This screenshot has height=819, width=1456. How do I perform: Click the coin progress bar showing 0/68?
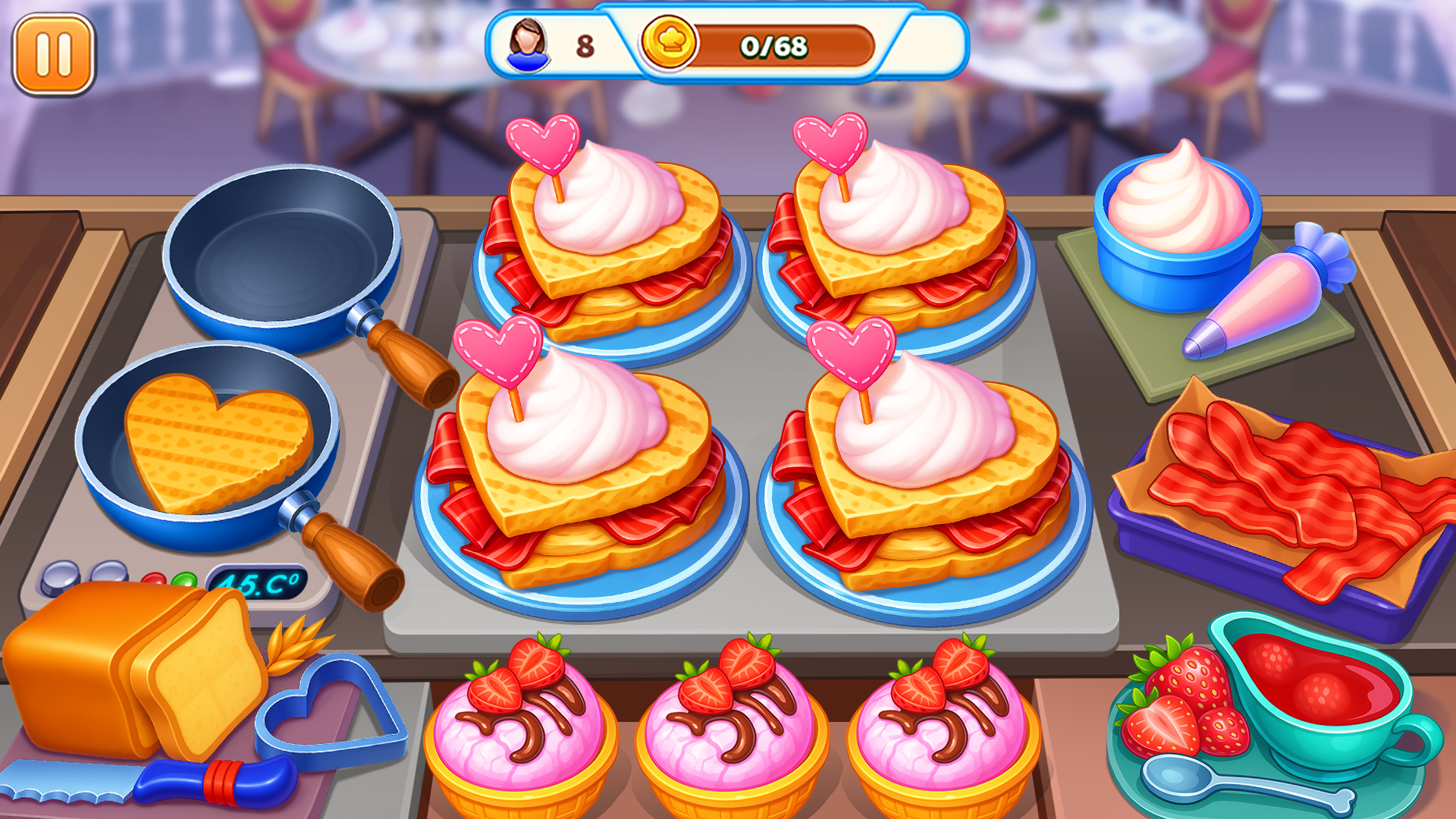coord(773,45)
